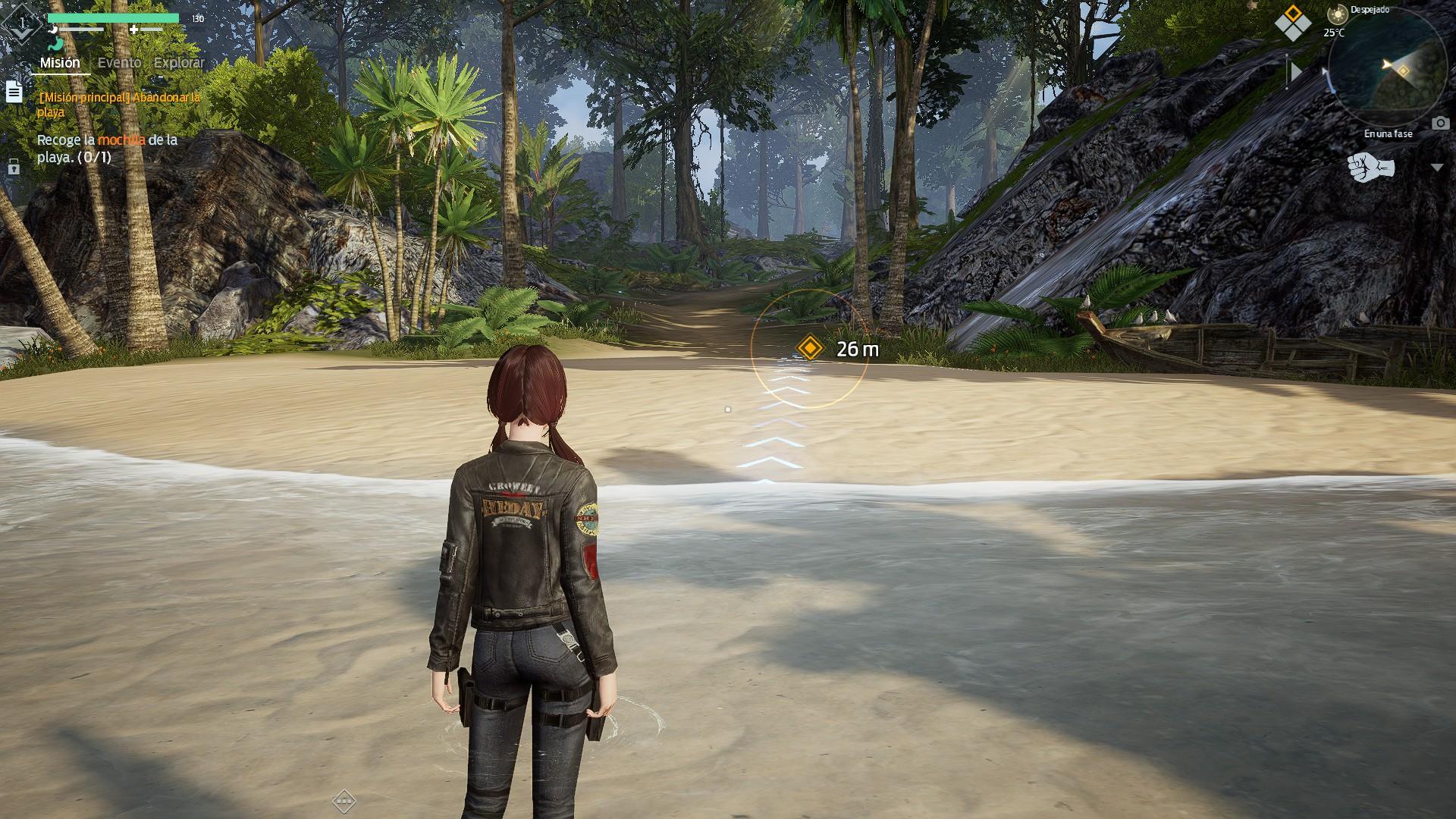Open the small diamond chat icon

[344, 800]
